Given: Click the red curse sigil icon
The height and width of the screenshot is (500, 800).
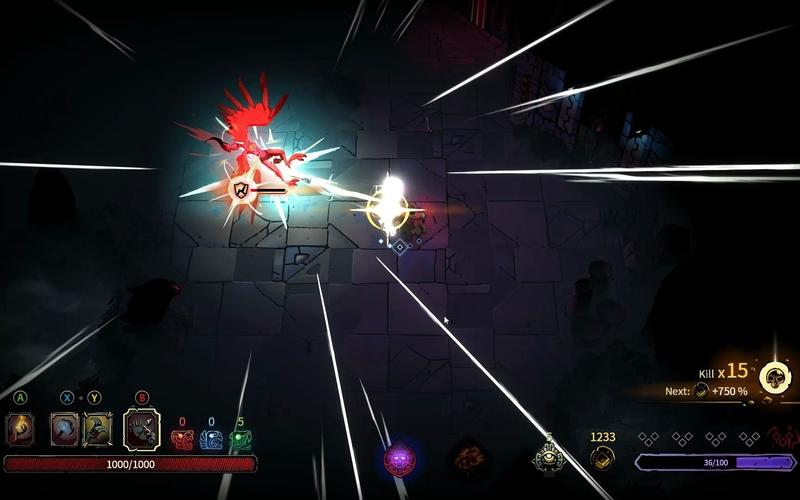Looking at the screenshot, I should [x=783, y=438].
